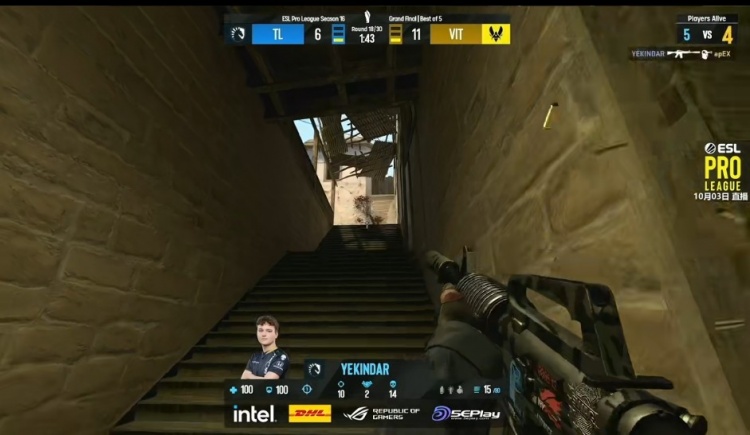Click the Team Vitality bee logo
This screenshot has height=435, width=750.
tap(496, 34)
